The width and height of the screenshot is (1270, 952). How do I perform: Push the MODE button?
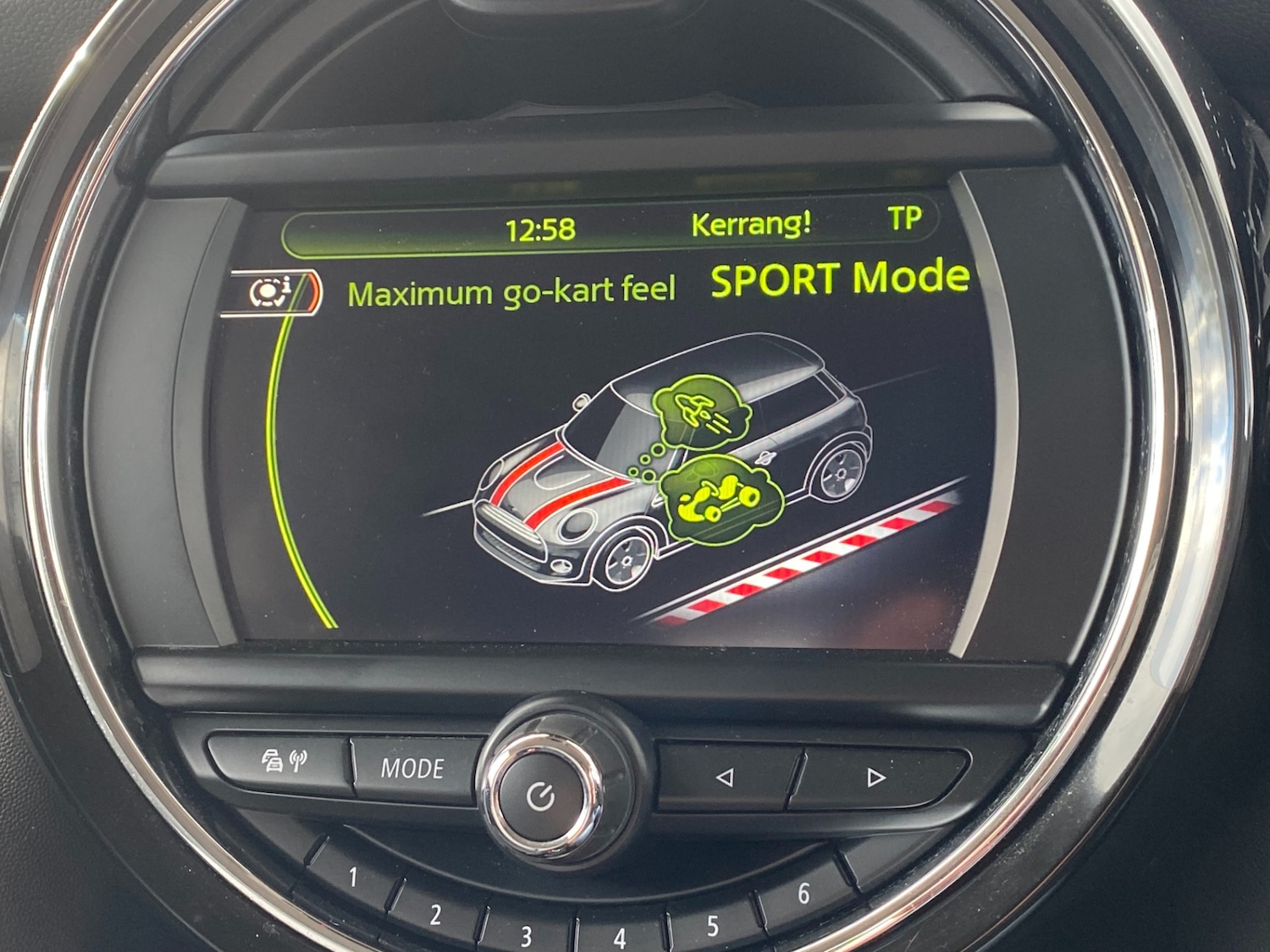tap(412, 768)
